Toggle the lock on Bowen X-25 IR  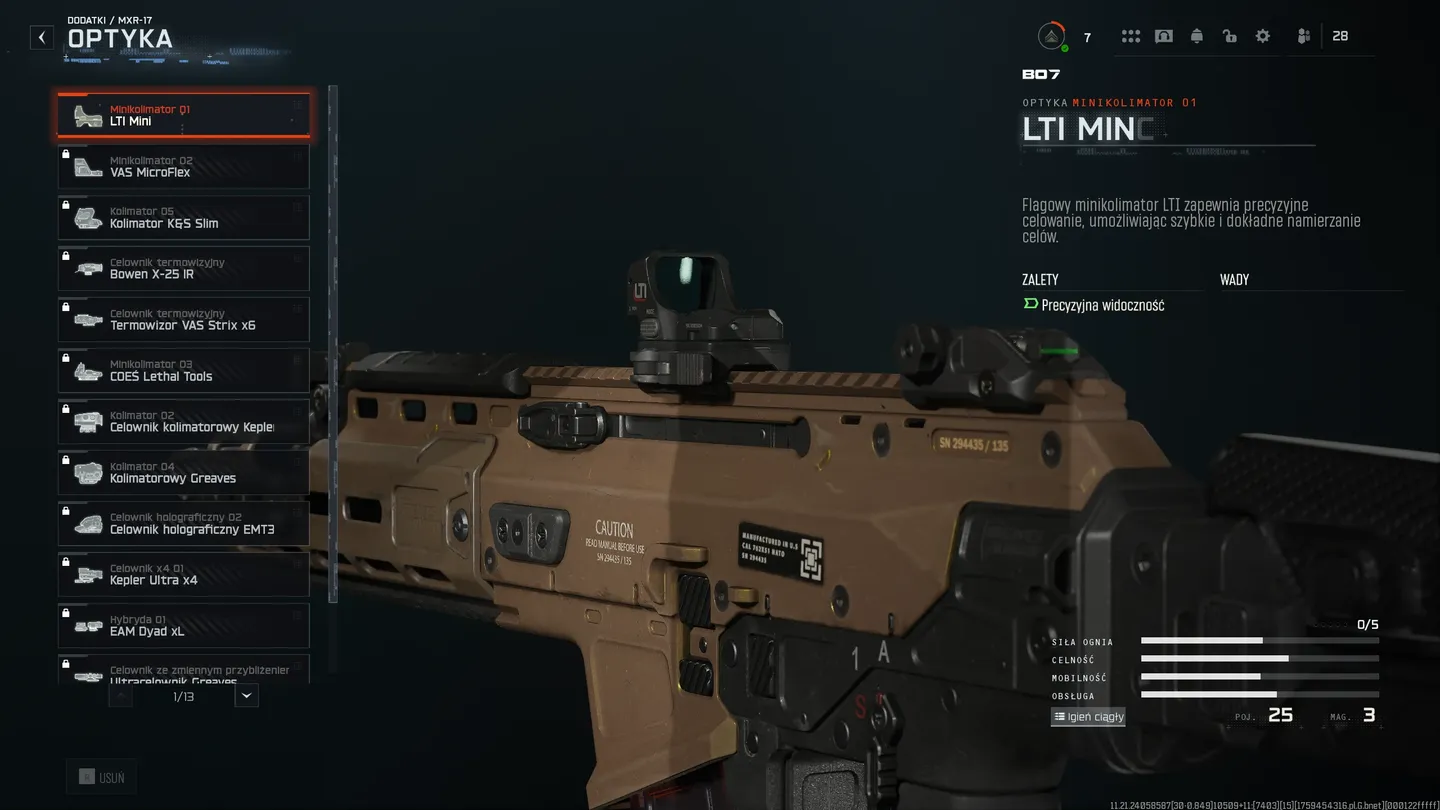67,253
